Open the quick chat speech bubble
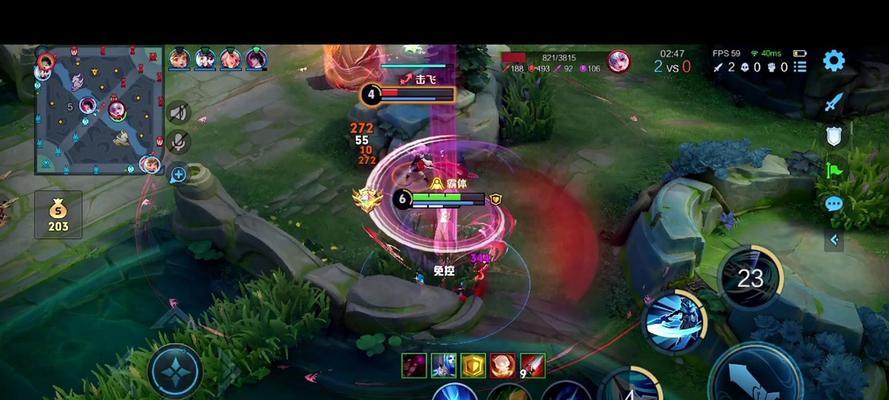 [x=834, y=204]
